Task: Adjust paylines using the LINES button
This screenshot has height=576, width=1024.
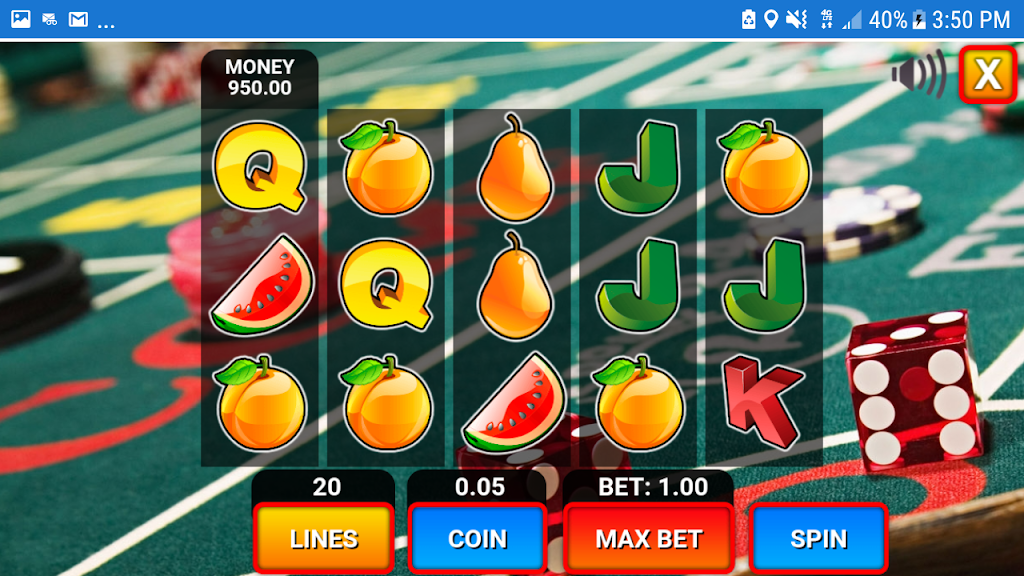Action: tap(323, 539)
